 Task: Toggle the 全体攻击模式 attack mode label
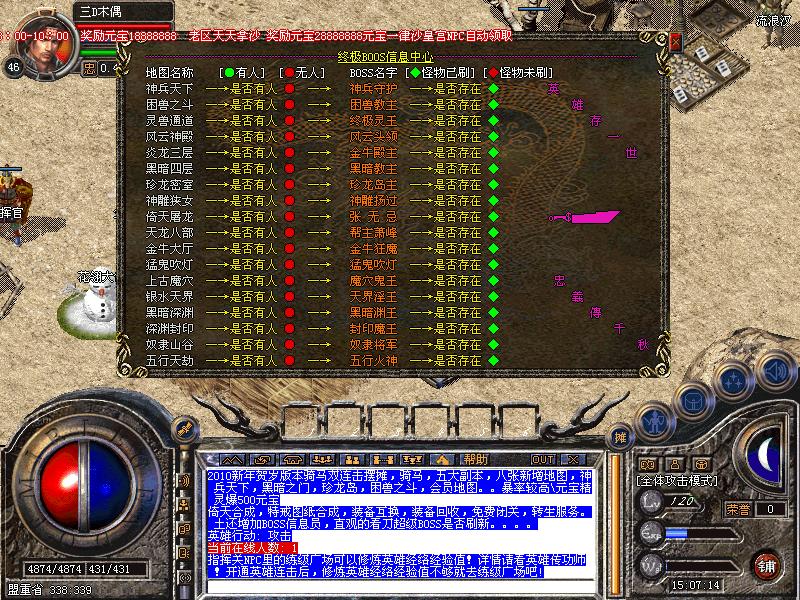(x=678, y=481)
